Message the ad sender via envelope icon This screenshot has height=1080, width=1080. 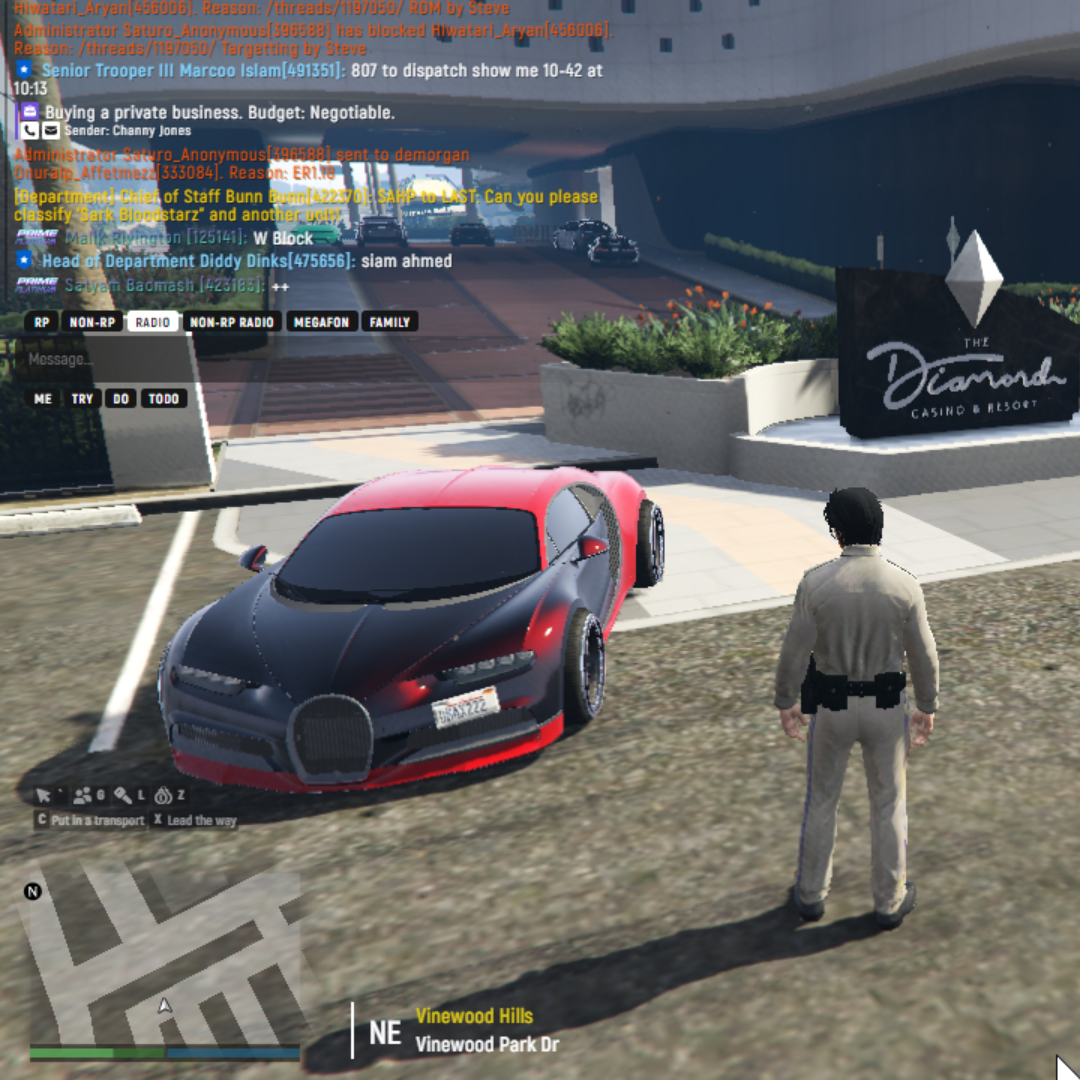point(50,131)
